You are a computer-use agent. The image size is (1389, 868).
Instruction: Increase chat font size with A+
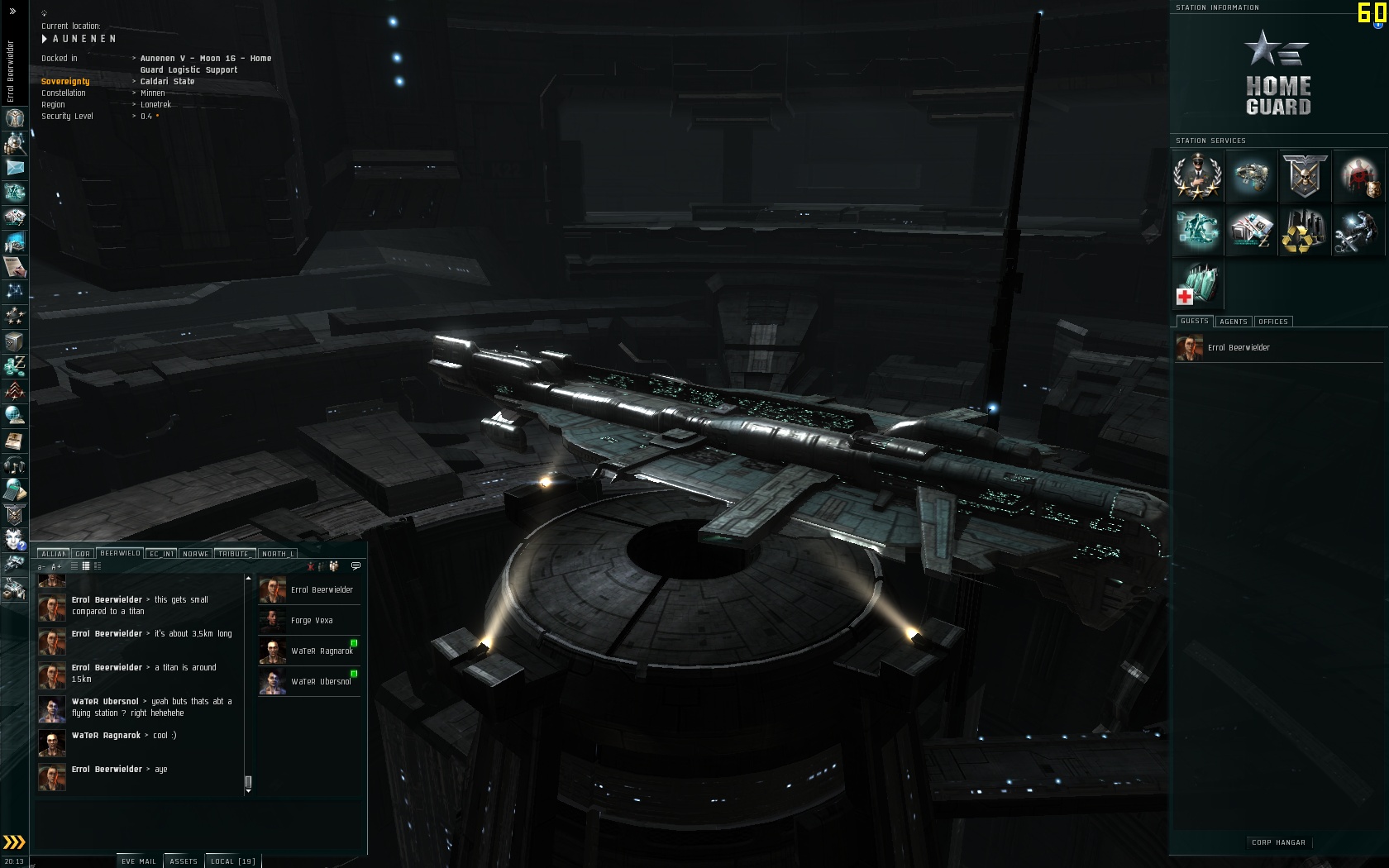pos(56,566)
